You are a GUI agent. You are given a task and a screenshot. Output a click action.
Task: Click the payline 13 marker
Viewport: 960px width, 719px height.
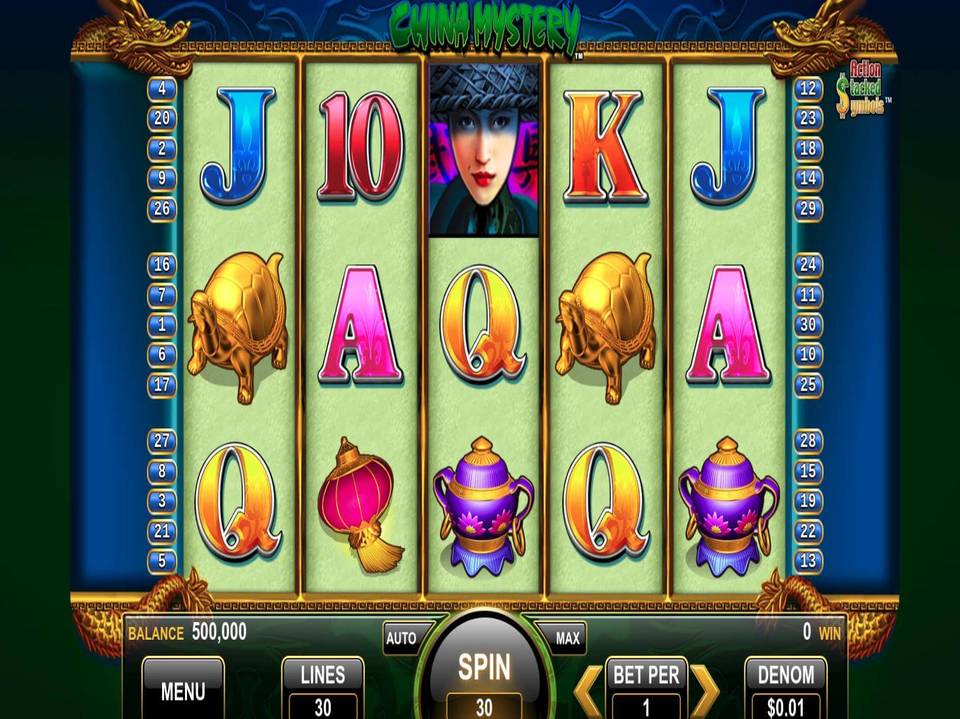[808, 561]
